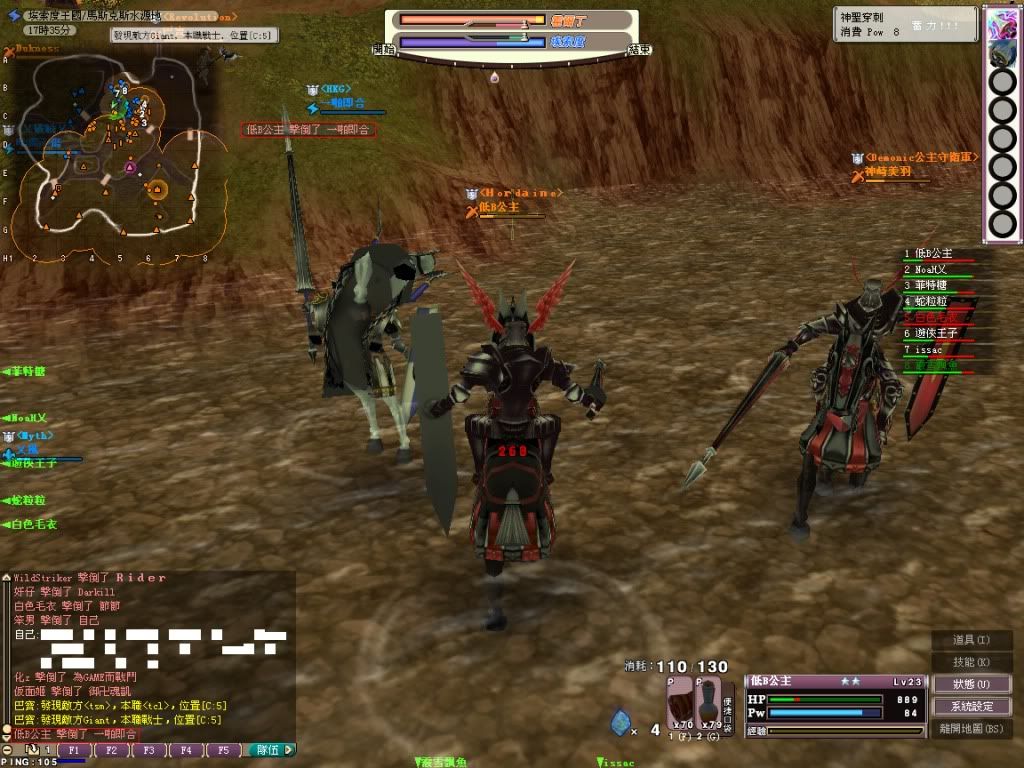Activate the 神聖穿刺 skill icon
This screenshot has width=1024, height=768.
tap(1001, 22)
